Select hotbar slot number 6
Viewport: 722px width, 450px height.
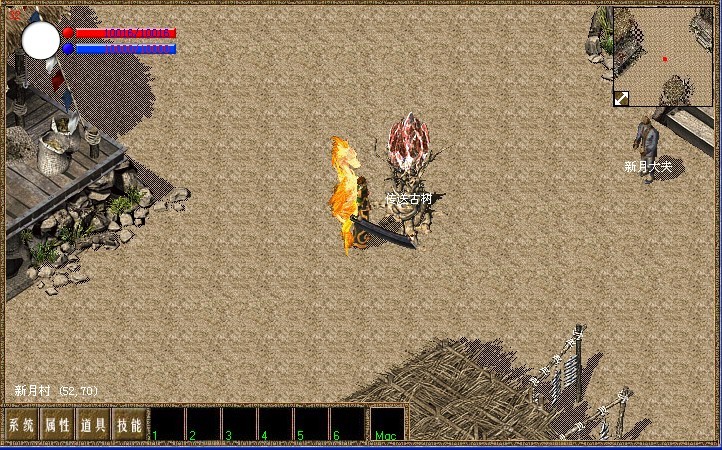point(347,424)
